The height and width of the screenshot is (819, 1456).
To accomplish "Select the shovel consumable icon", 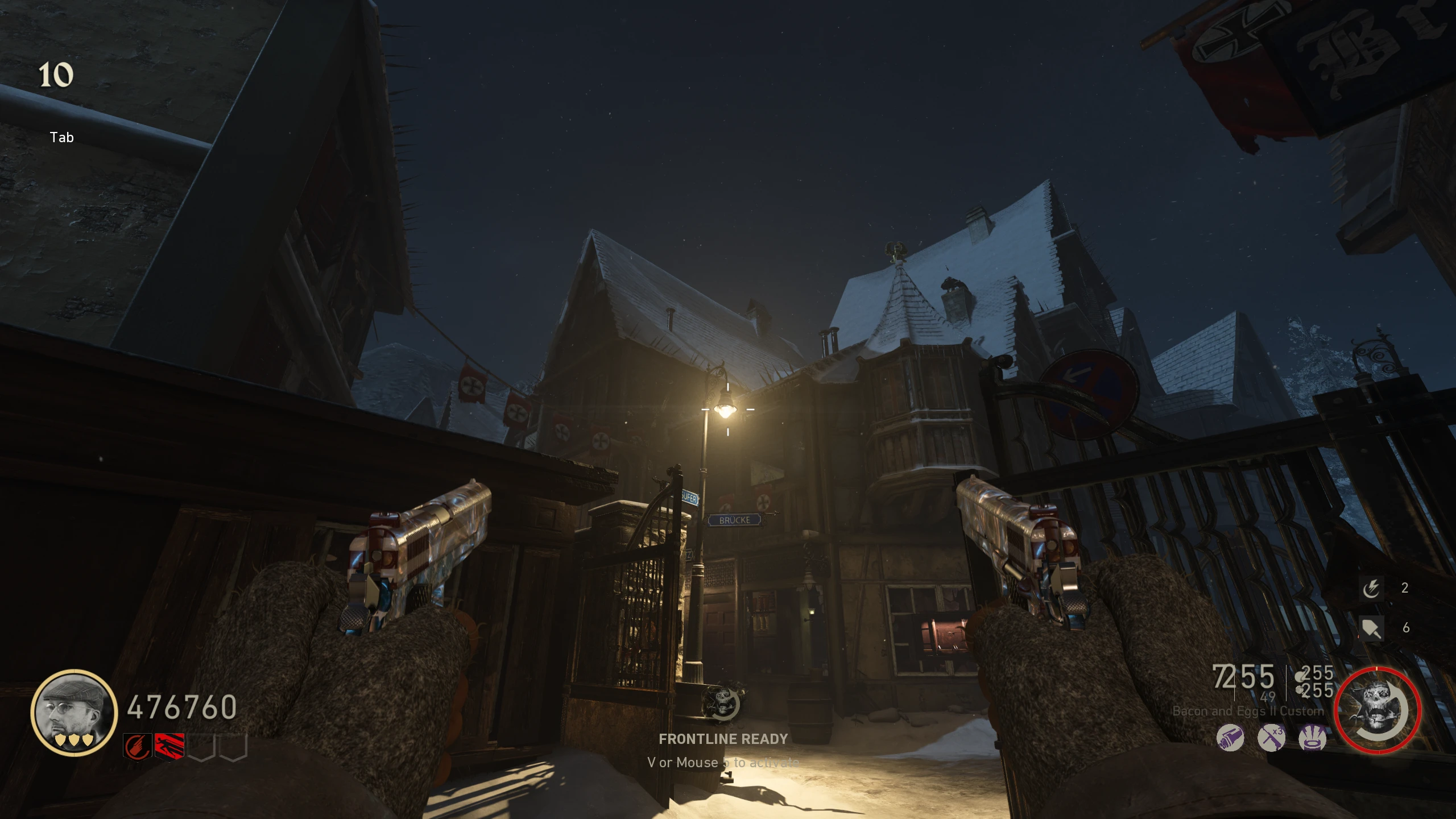I will (x=1371, y=628).
